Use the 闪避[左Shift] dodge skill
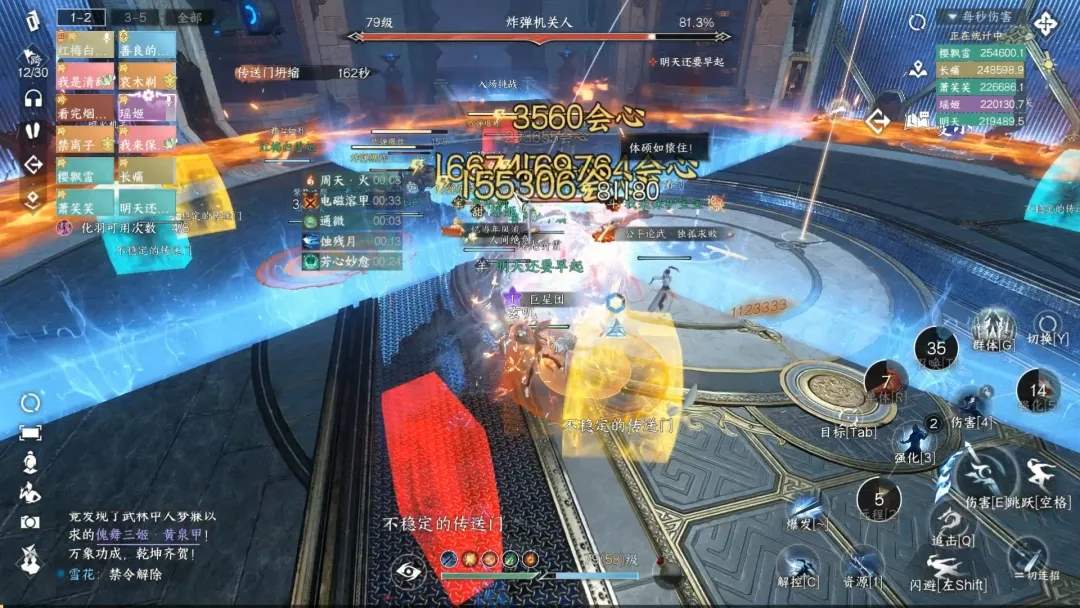This screenshot has width=1080, height=608. [945, 568]
